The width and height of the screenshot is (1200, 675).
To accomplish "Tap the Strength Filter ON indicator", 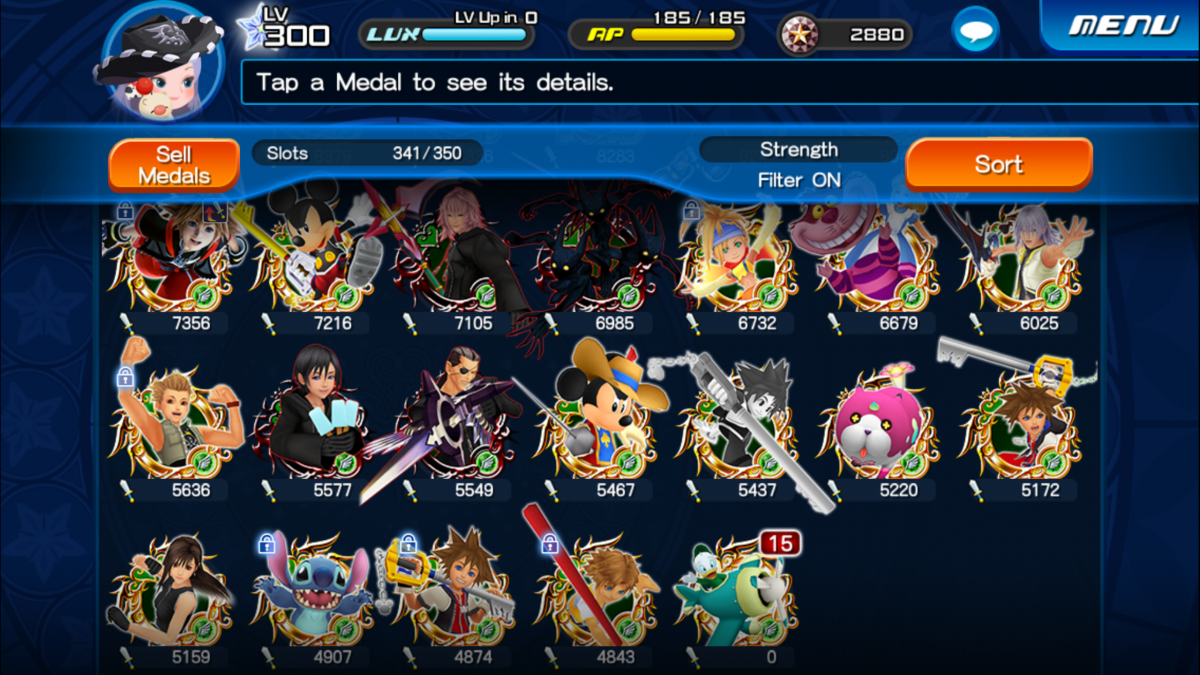I will (x=798, y=165).
